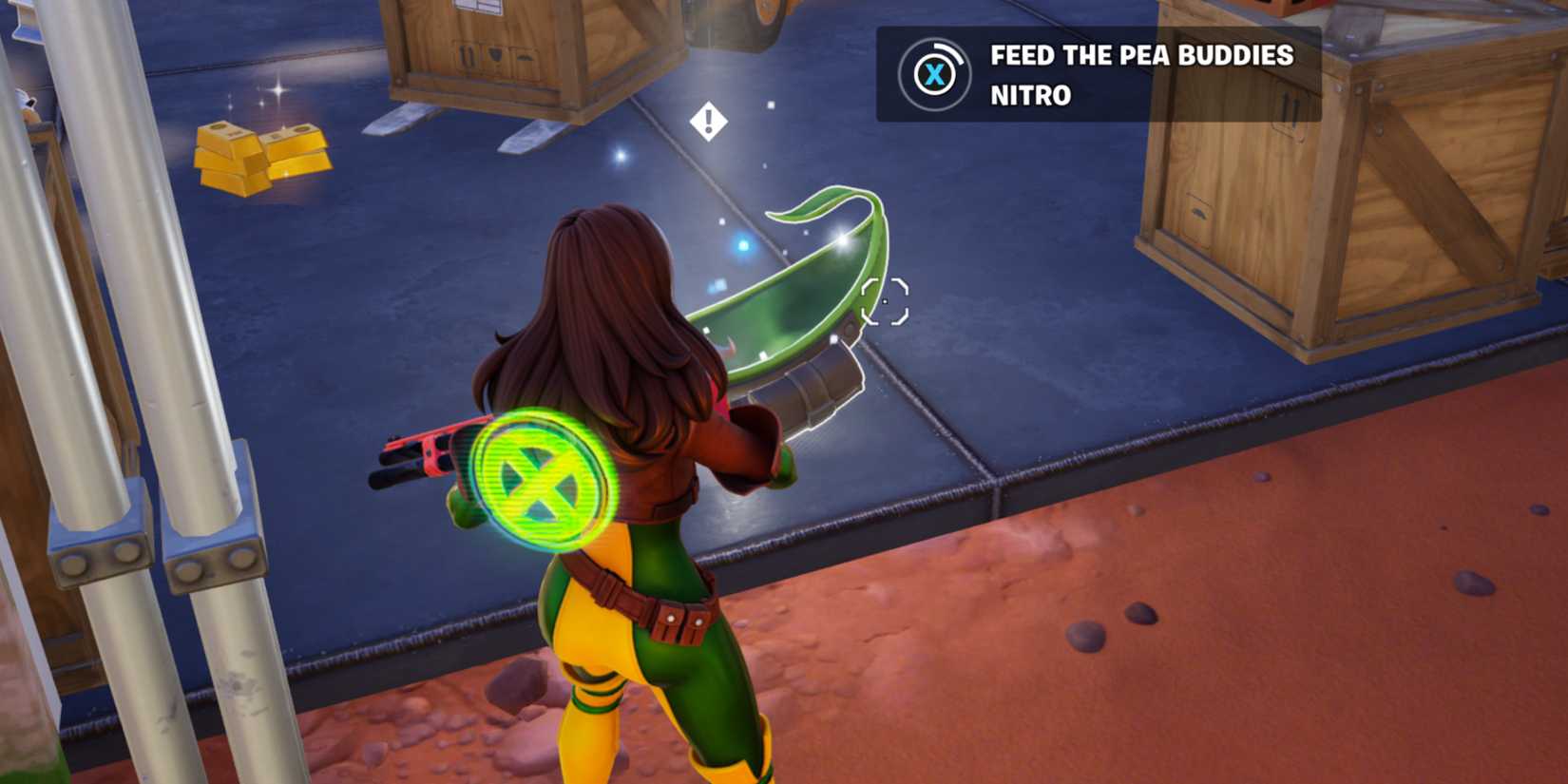Click the white exclamation mark objective marker
Viewport: 1568px width, 784px height.
coord(707,120)
